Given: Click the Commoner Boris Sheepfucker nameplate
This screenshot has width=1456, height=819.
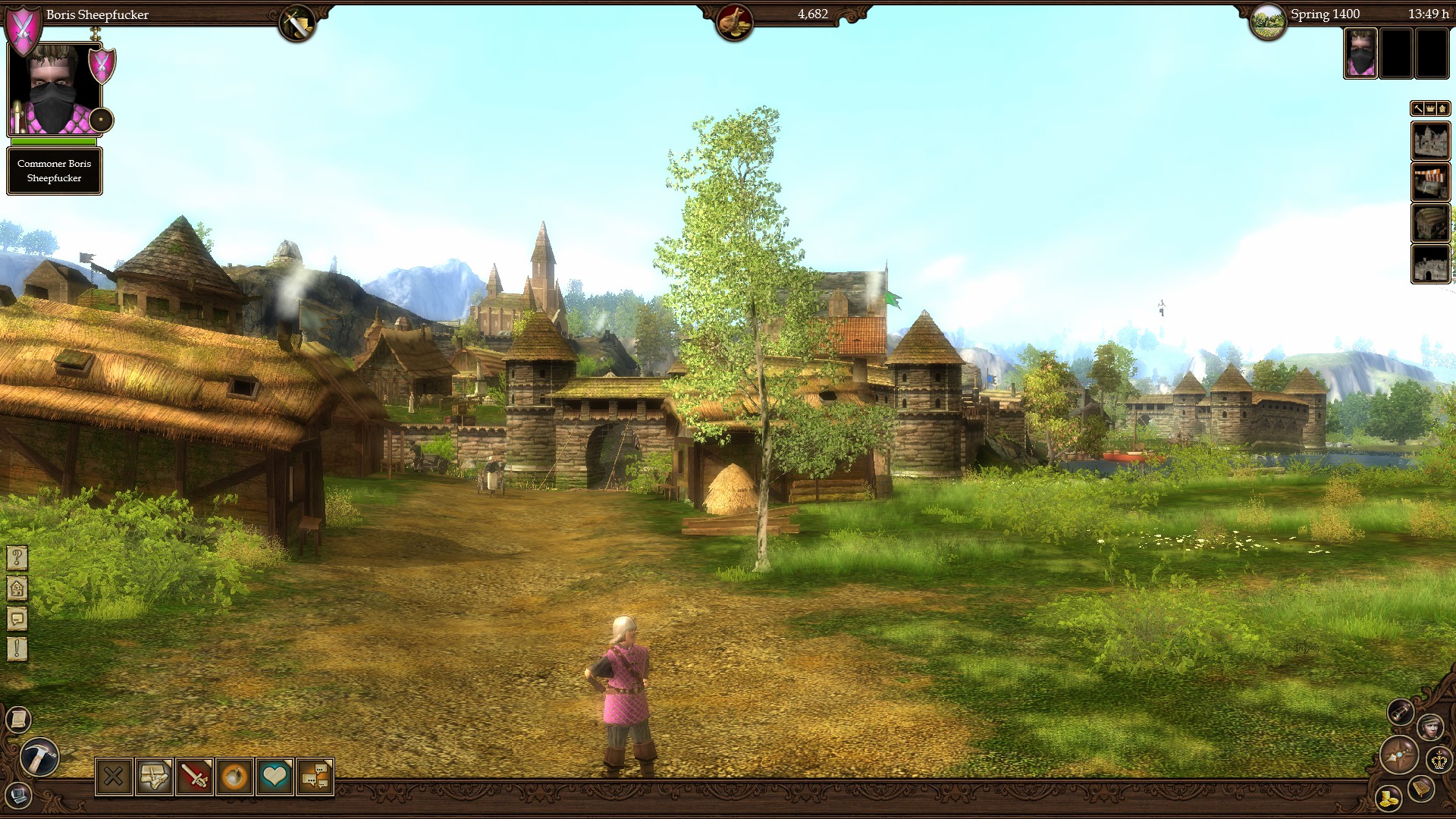Looking at the screenshot, I should (54, 171).
